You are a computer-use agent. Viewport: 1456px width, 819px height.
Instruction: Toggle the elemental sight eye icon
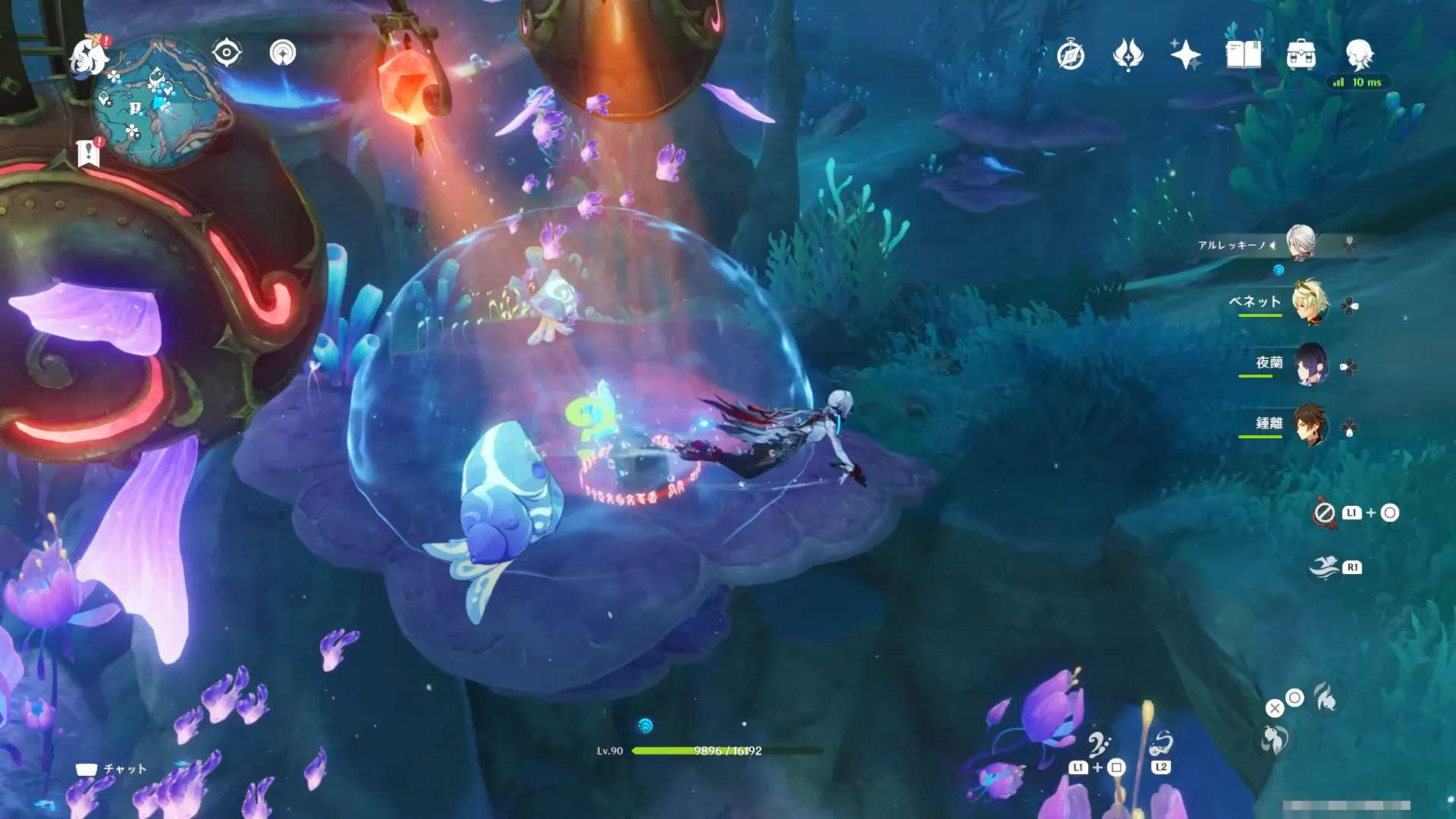pos(227,53)
